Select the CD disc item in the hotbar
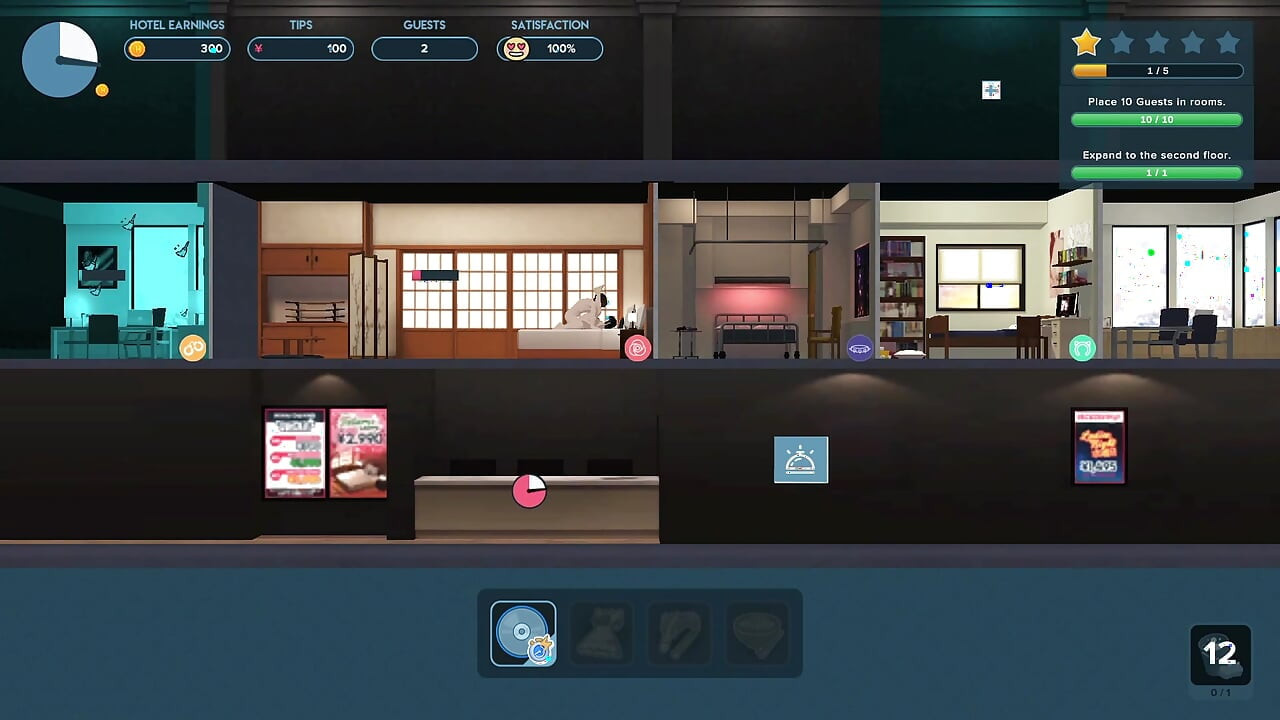 [x=521, y=633]
